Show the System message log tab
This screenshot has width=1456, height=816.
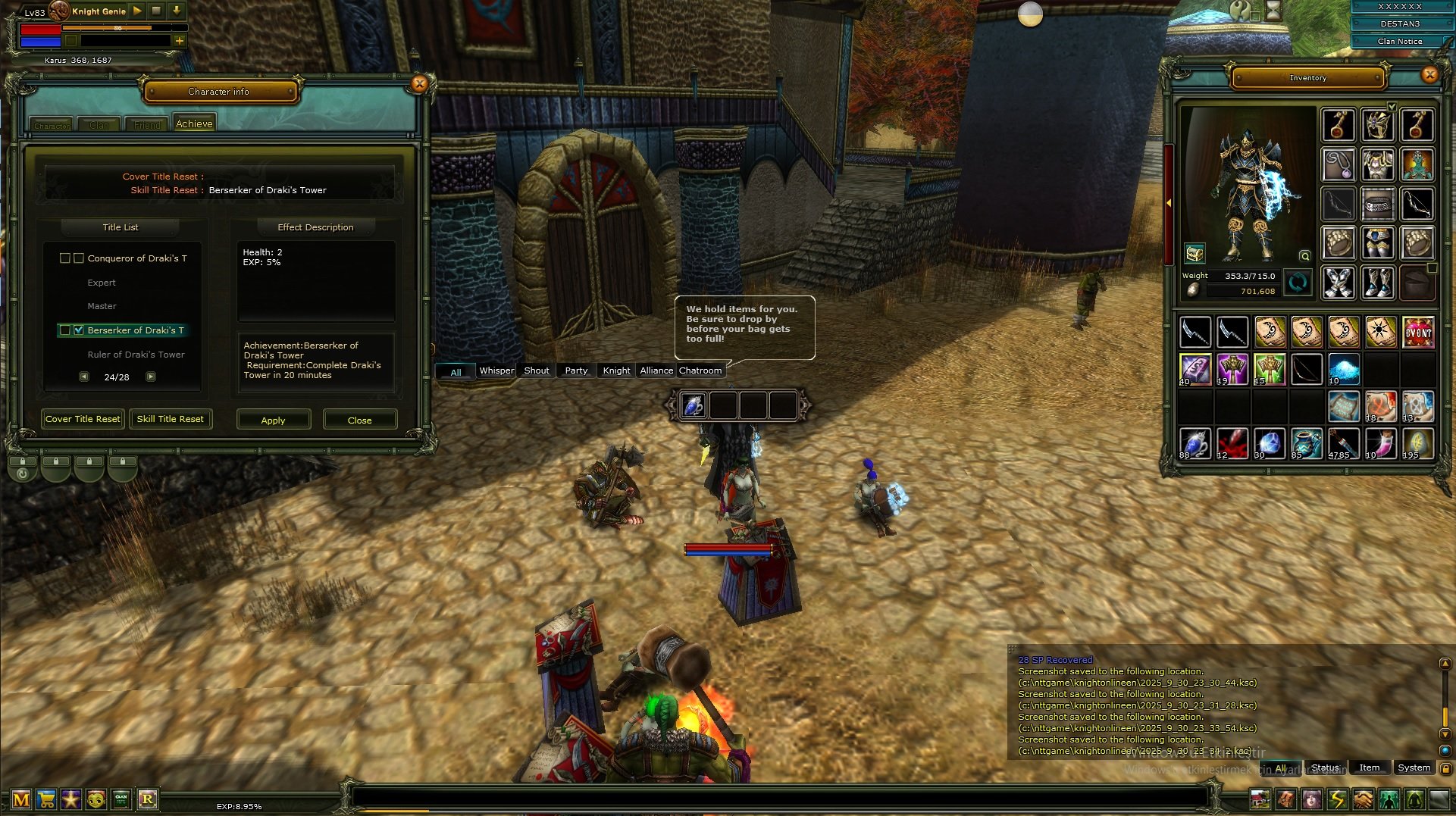pyautogui.click(x=1414, y=768)
